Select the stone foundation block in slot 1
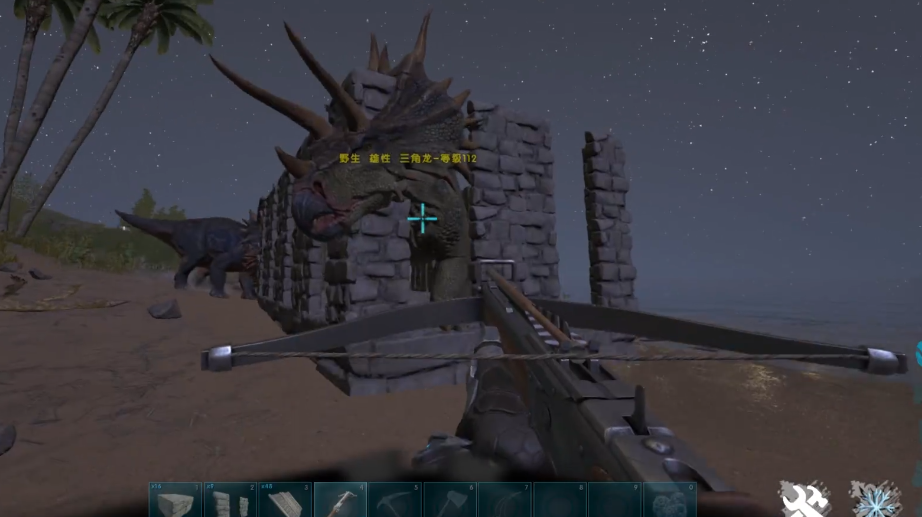The height and width of the screenshot is (517, 922). click(175, 500)
